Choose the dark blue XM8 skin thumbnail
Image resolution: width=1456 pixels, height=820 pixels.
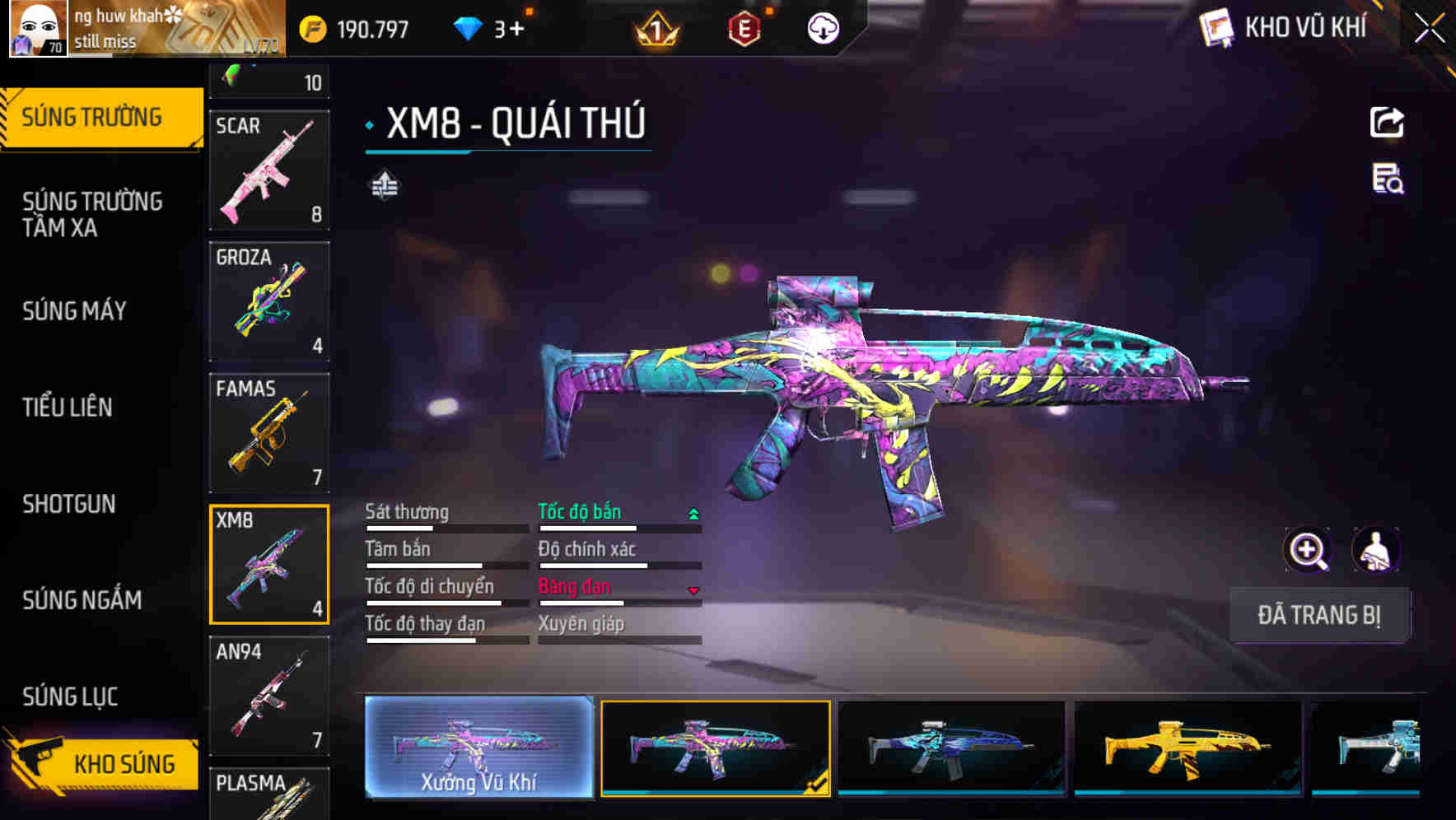(951, 748)
